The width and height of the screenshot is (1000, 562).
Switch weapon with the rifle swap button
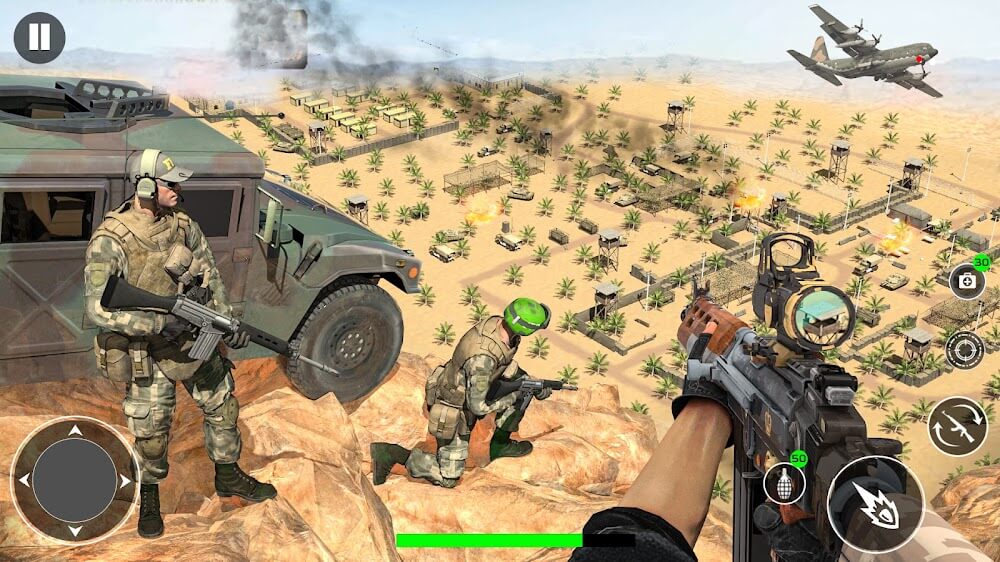coord(957,426)
